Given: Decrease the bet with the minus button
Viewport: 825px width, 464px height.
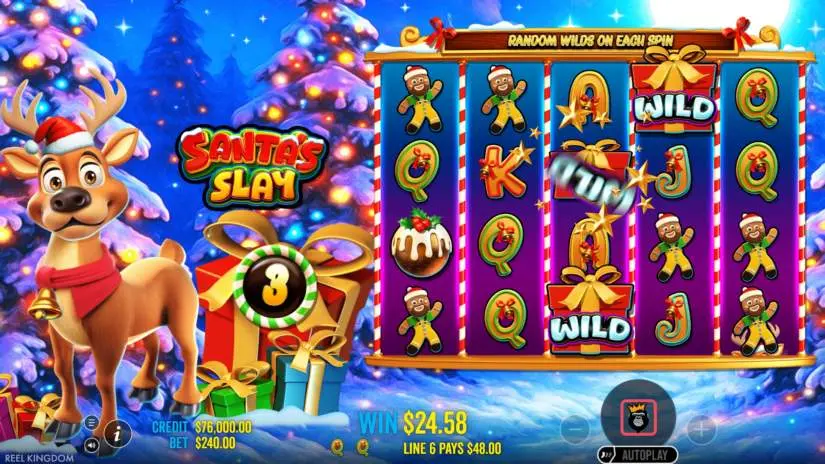Looking at the screenshot, I should [574, 430].
